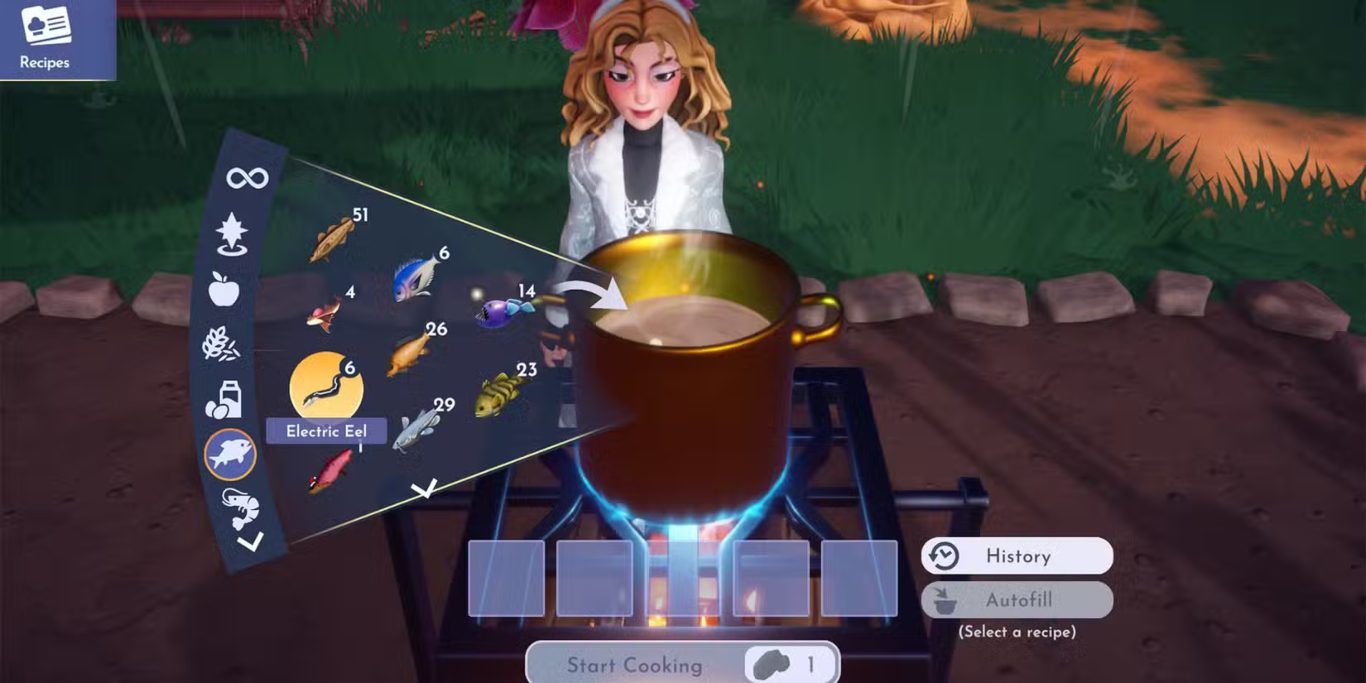Open the Recipes book
The width and height of the screenshot is (1366, 683).
pyautogui.click(x=45, y=38)
